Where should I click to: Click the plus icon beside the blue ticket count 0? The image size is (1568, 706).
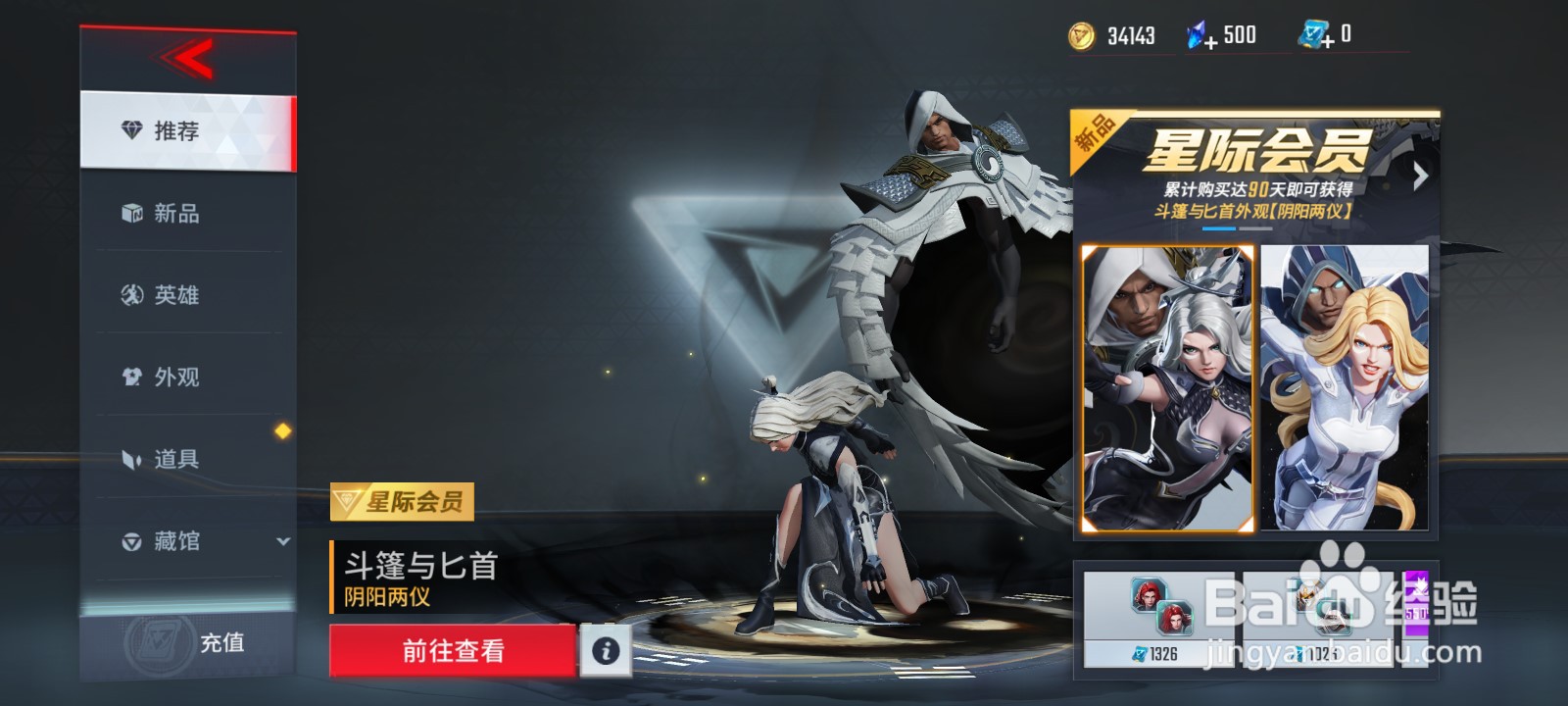coord(1328,42)
